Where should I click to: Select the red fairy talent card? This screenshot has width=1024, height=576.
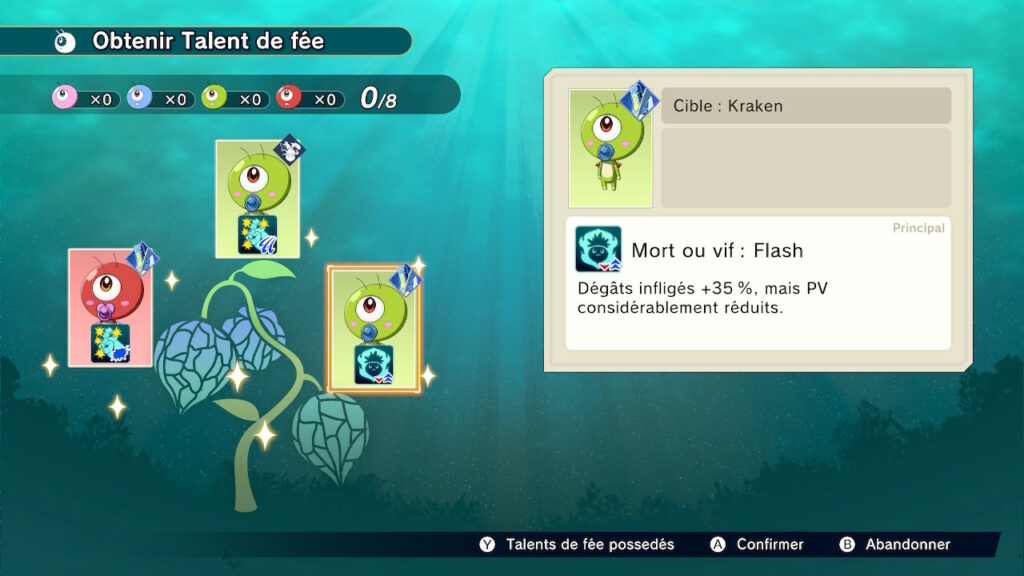[110, 307]
